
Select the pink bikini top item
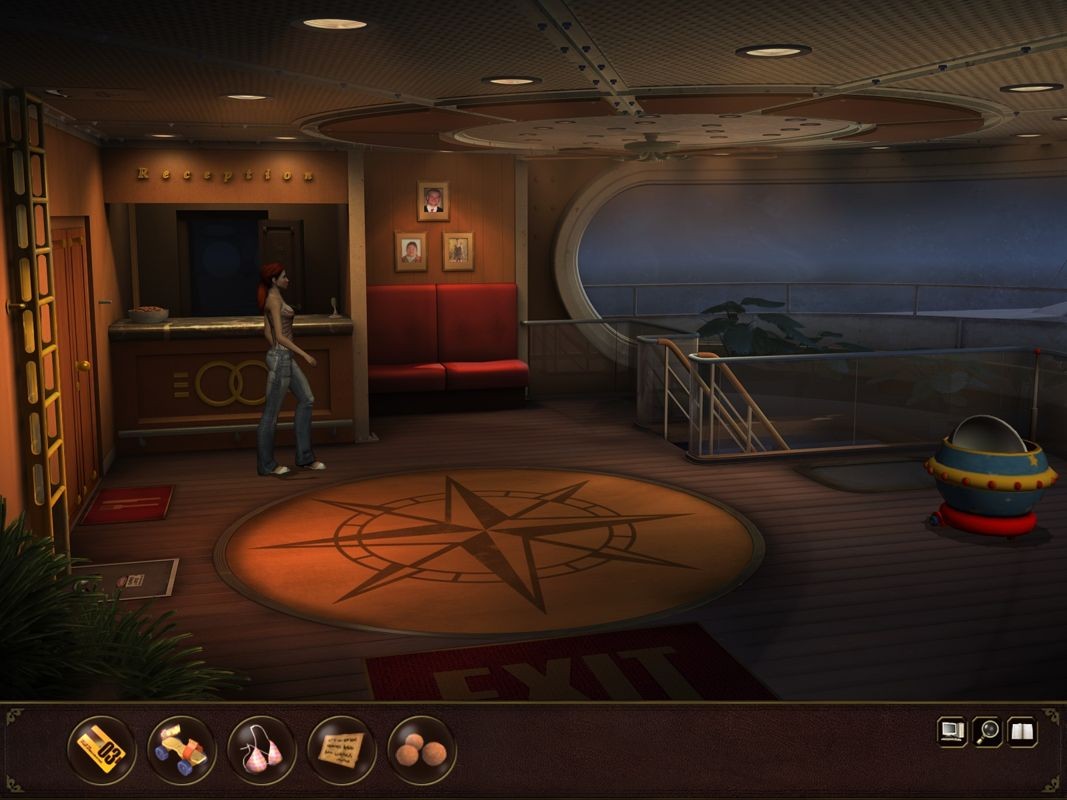click(261, 750)
